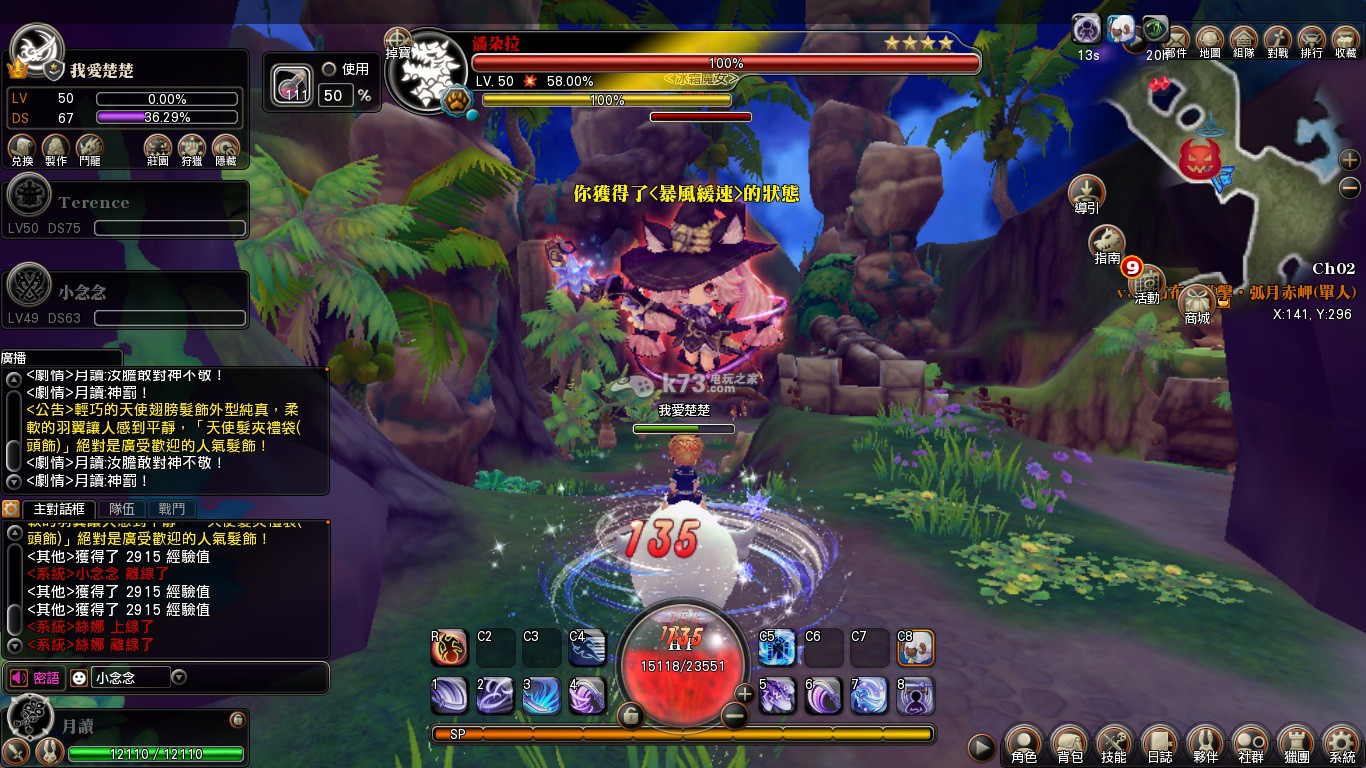Open the 角色 character menu

pyautogui.click(x=1023, y=742)
